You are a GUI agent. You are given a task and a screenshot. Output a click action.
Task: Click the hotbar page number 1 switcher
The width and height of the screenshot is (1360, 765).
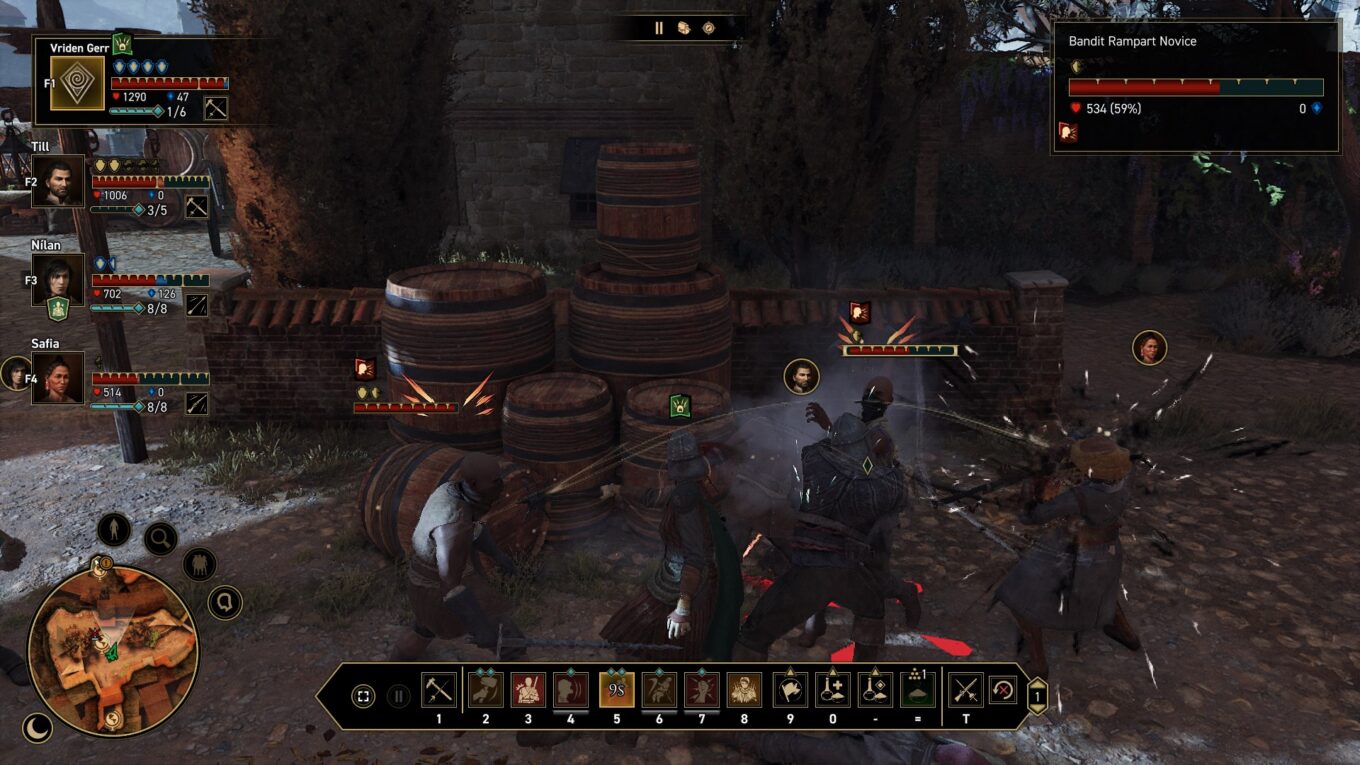pos(1037,696)
